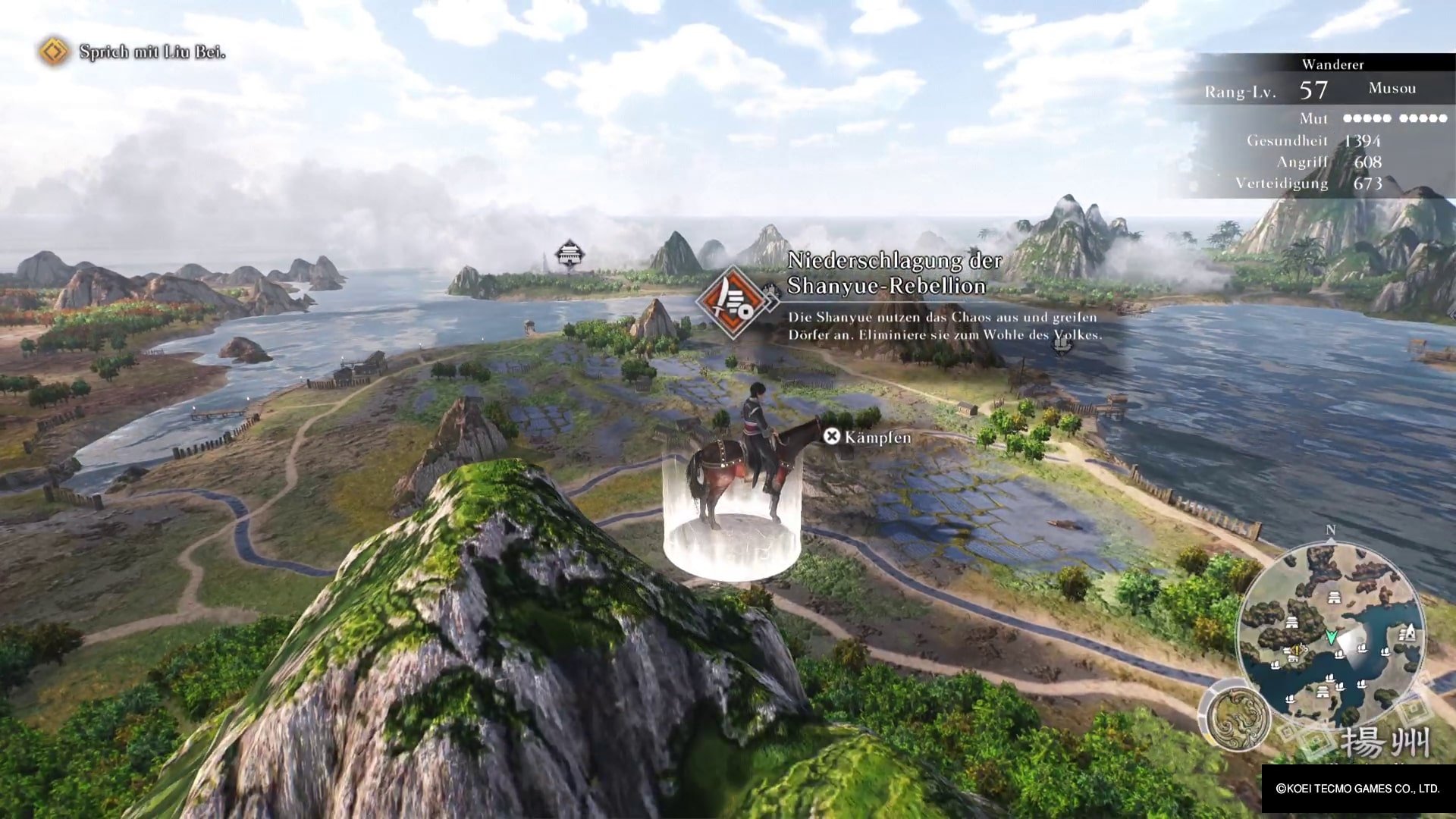Select the village icon at the minimap's bottom
This screenshot has height=819, width=1456.
[x=1323, y=690]
